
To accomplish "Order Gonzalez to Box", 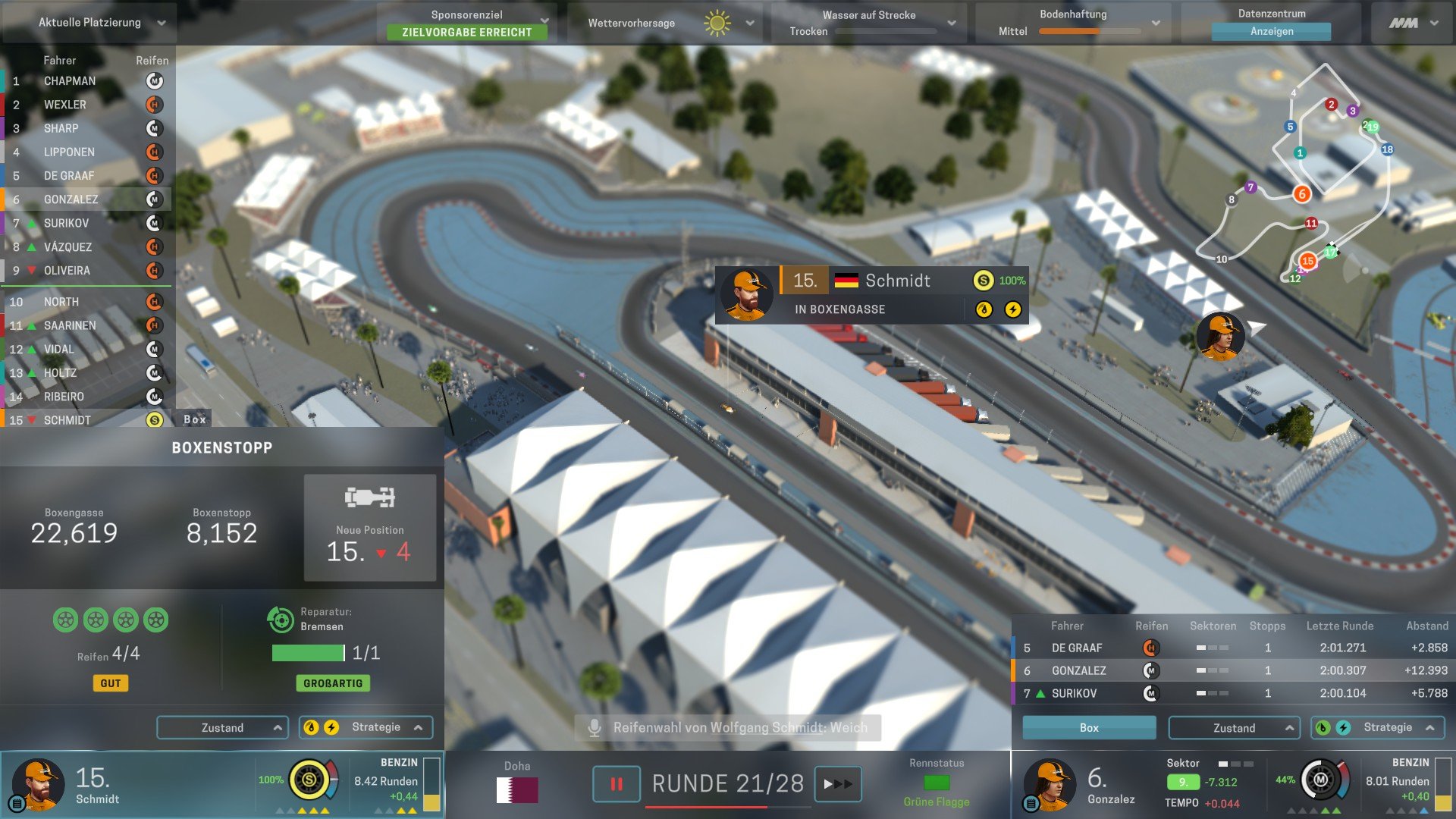I will (x=1089, y=728).
